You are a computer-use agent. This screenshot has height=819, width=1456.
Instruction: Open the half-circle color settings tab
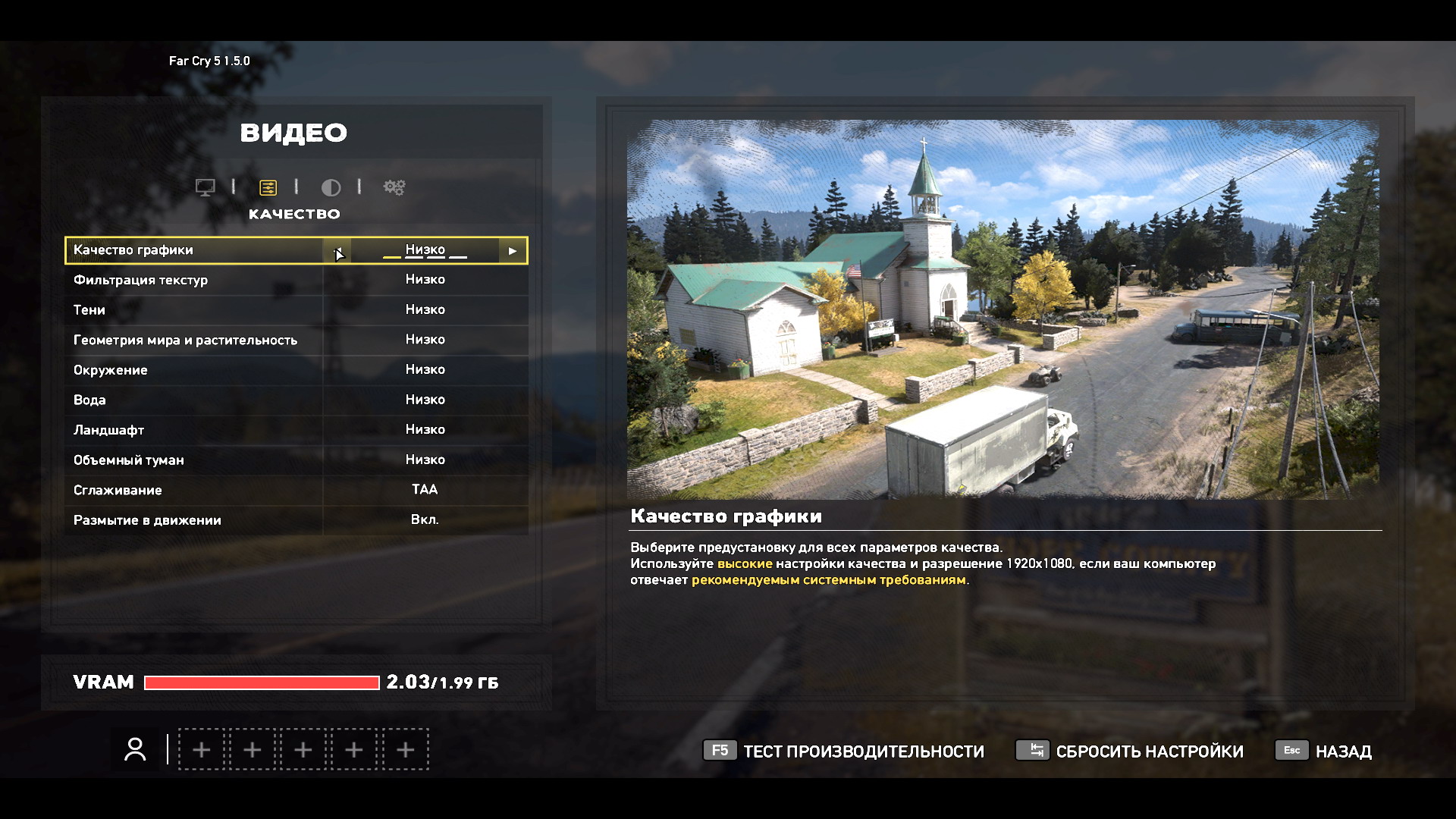(331, 187)
